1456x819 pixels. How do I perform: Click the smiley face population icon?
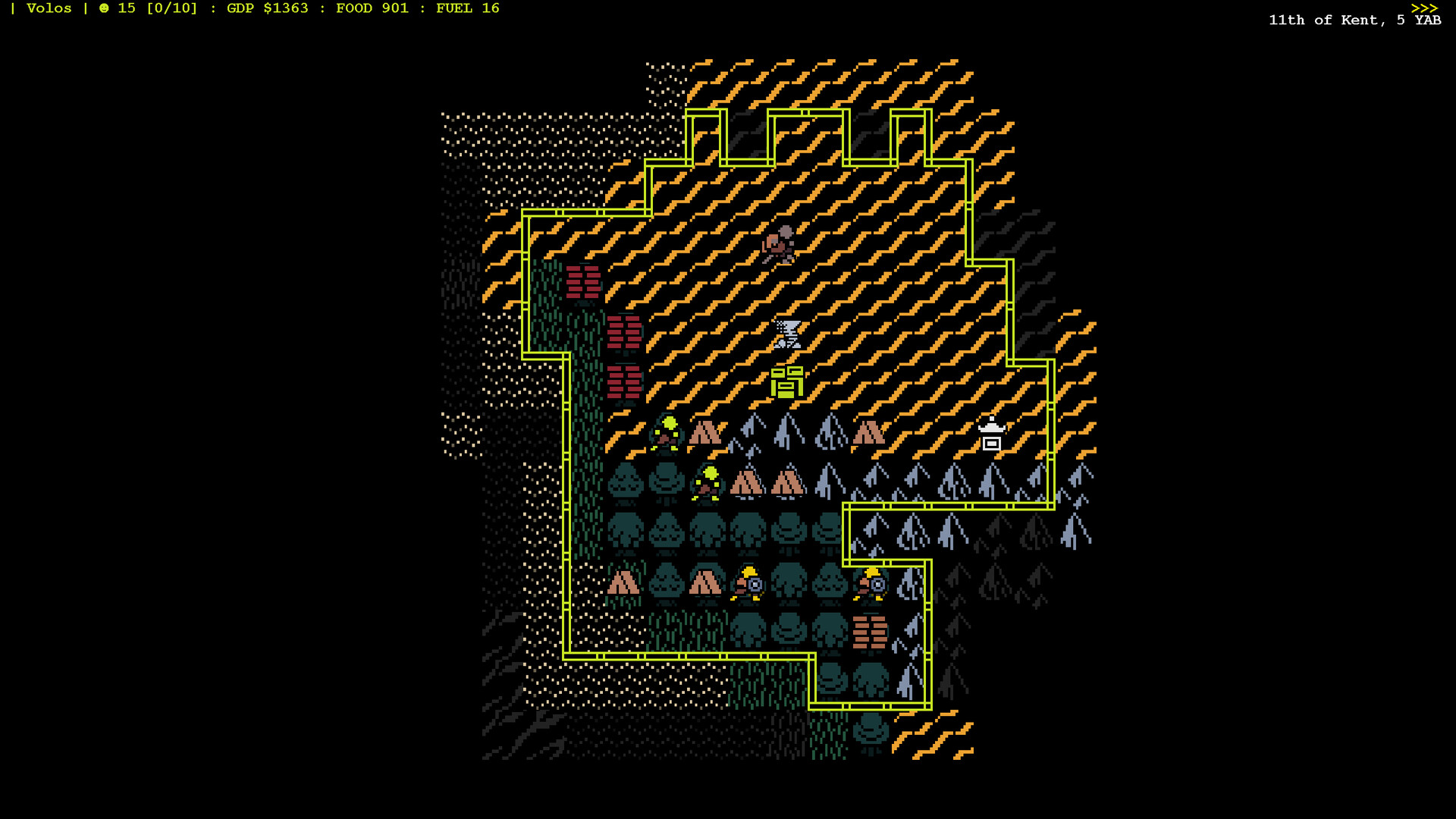point(104,8)
